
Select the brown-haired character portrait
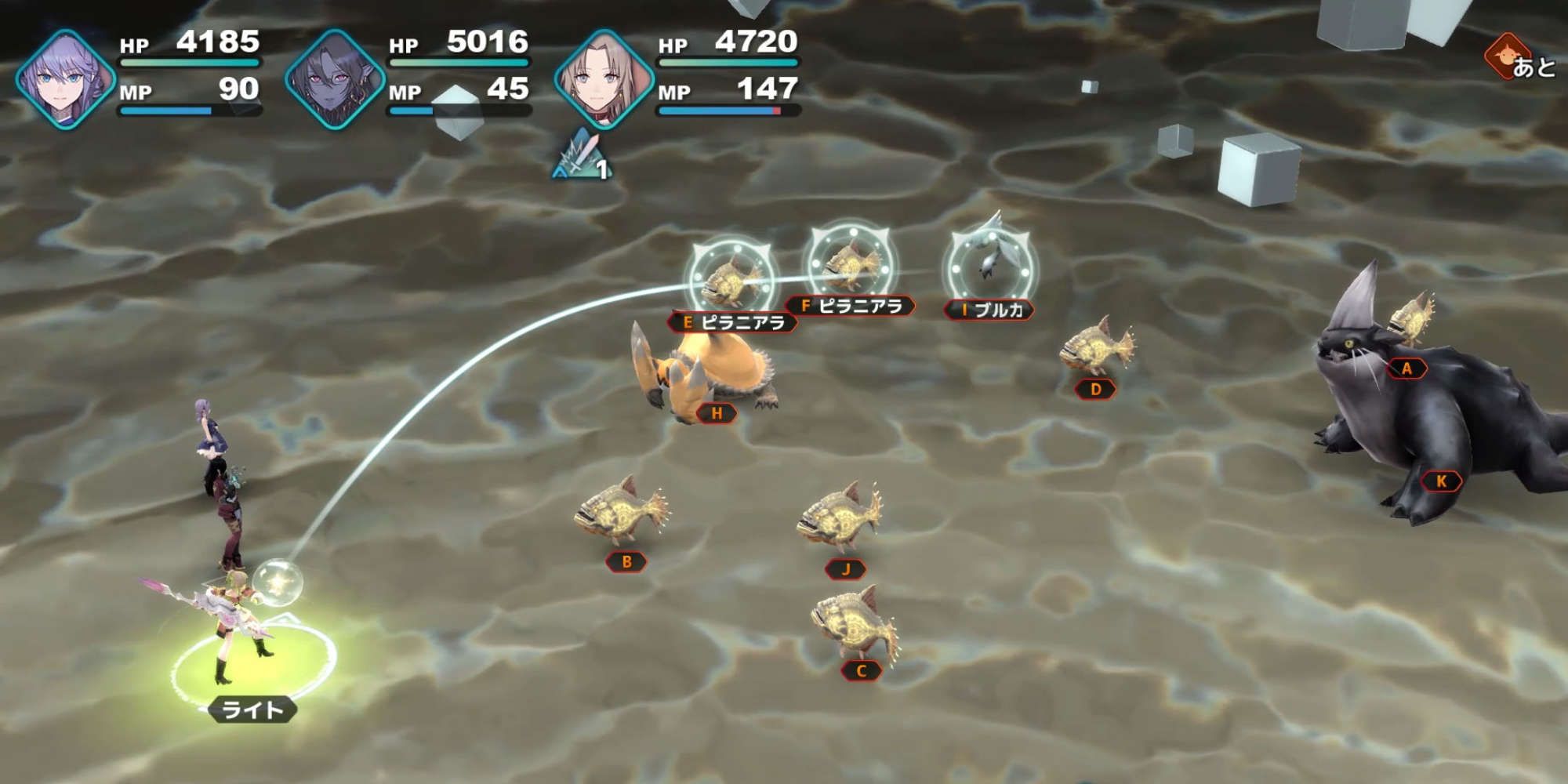tap(604, 78)
